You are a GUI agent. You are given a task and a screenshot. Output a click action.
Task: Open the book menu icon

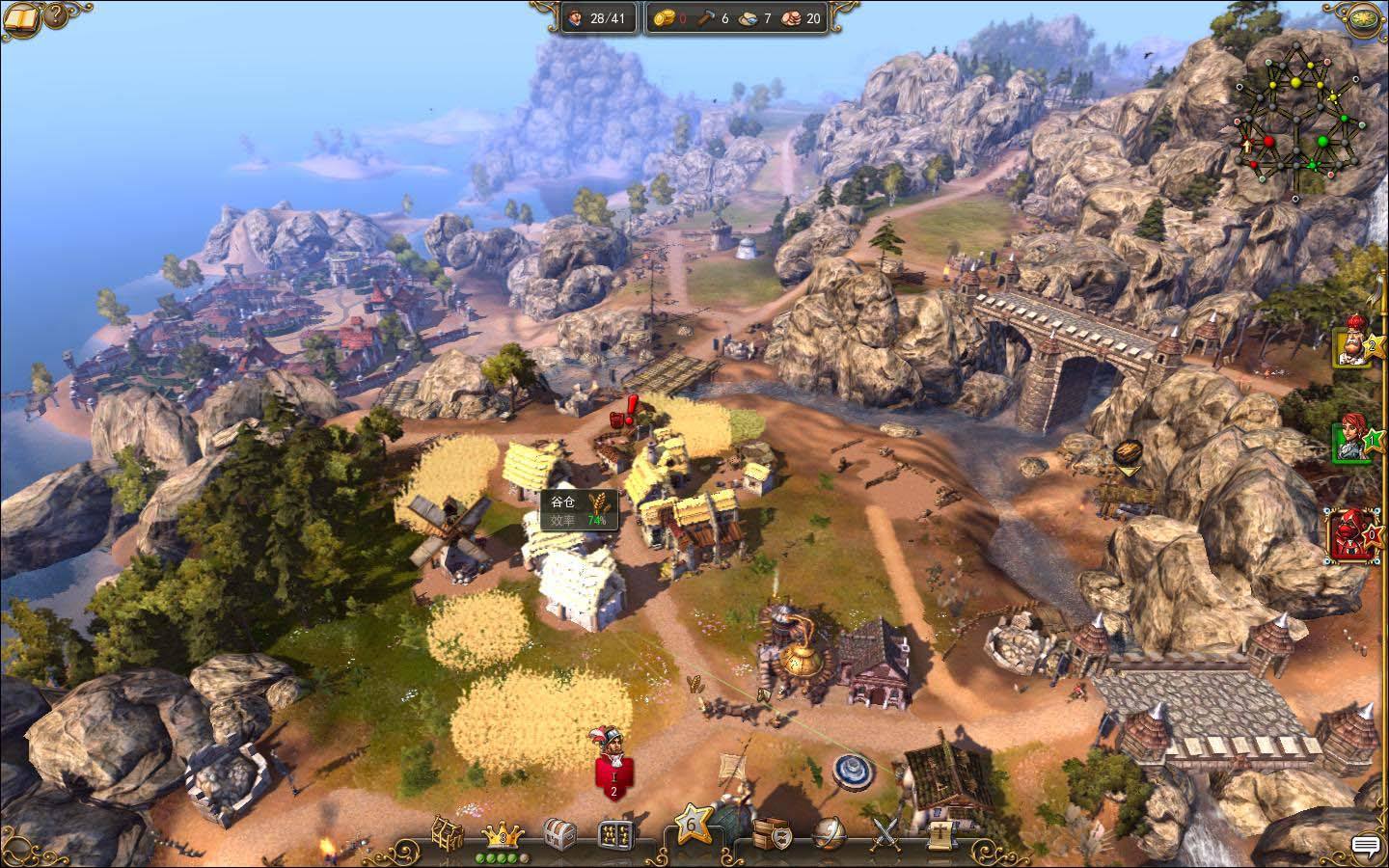point(19,16)
